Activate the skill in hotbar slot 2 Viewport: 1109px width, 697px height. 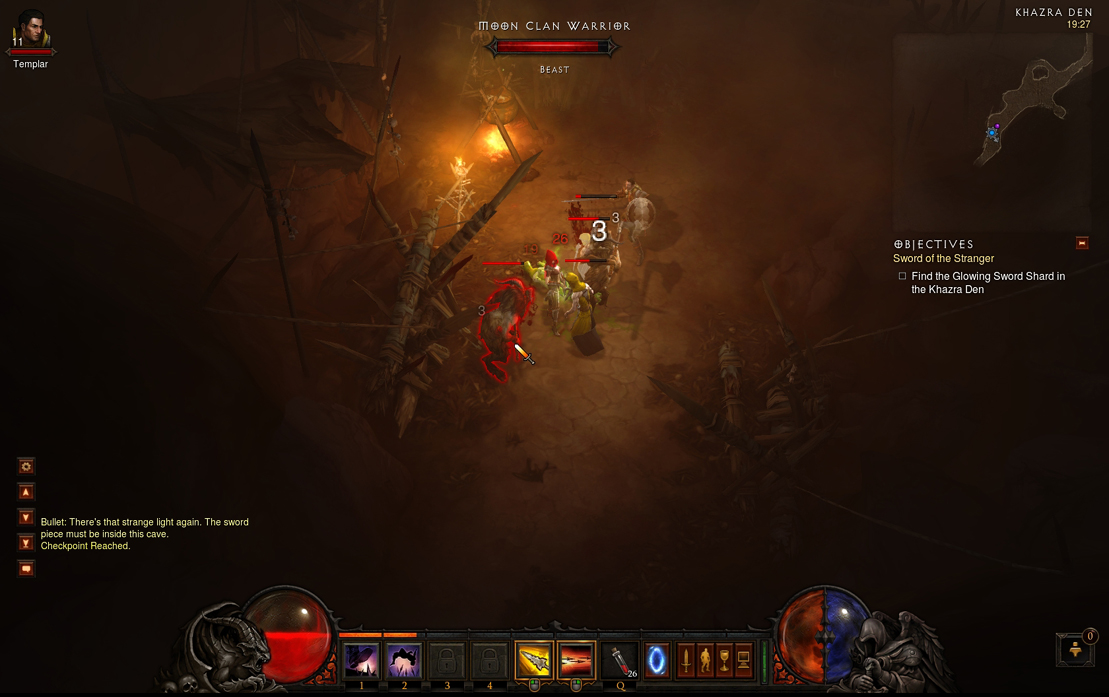[404, 661]
